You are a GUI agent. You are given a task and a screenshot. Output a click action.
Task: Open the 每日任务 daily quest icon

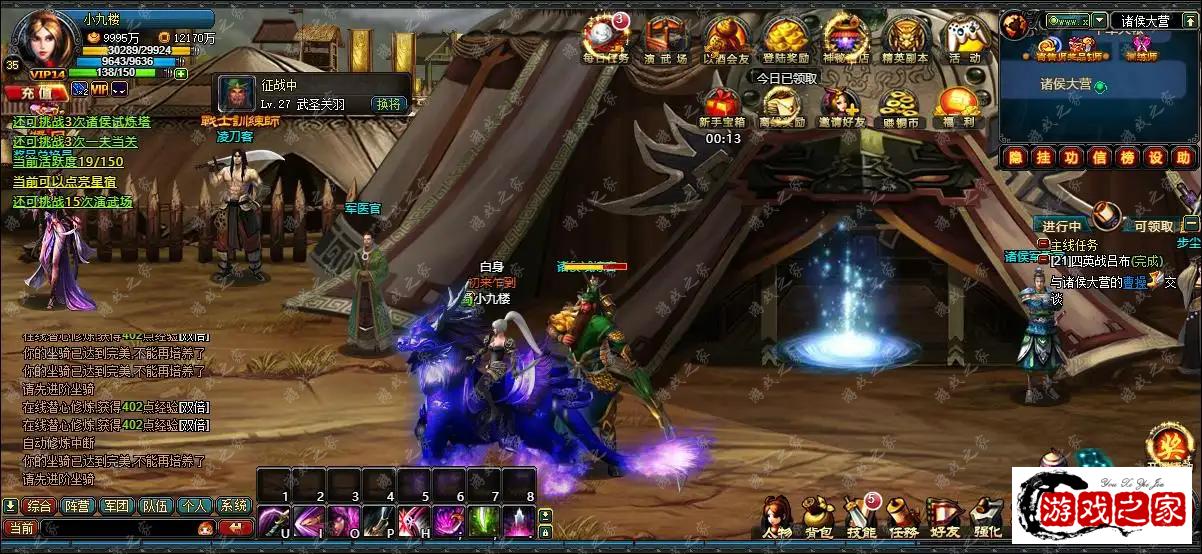[605, 38]
